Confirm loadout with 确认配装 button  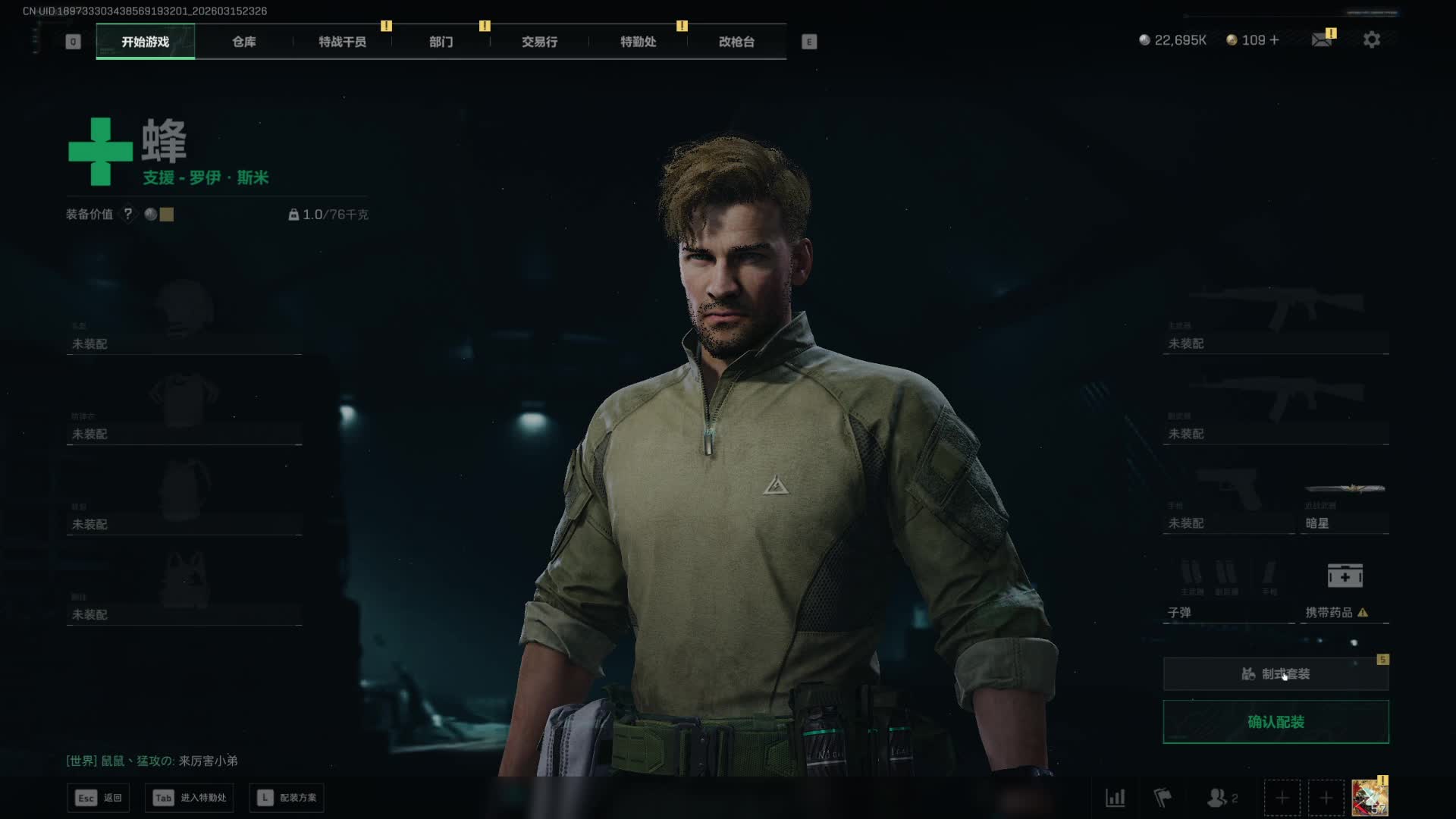click(x=1276, y=722)
